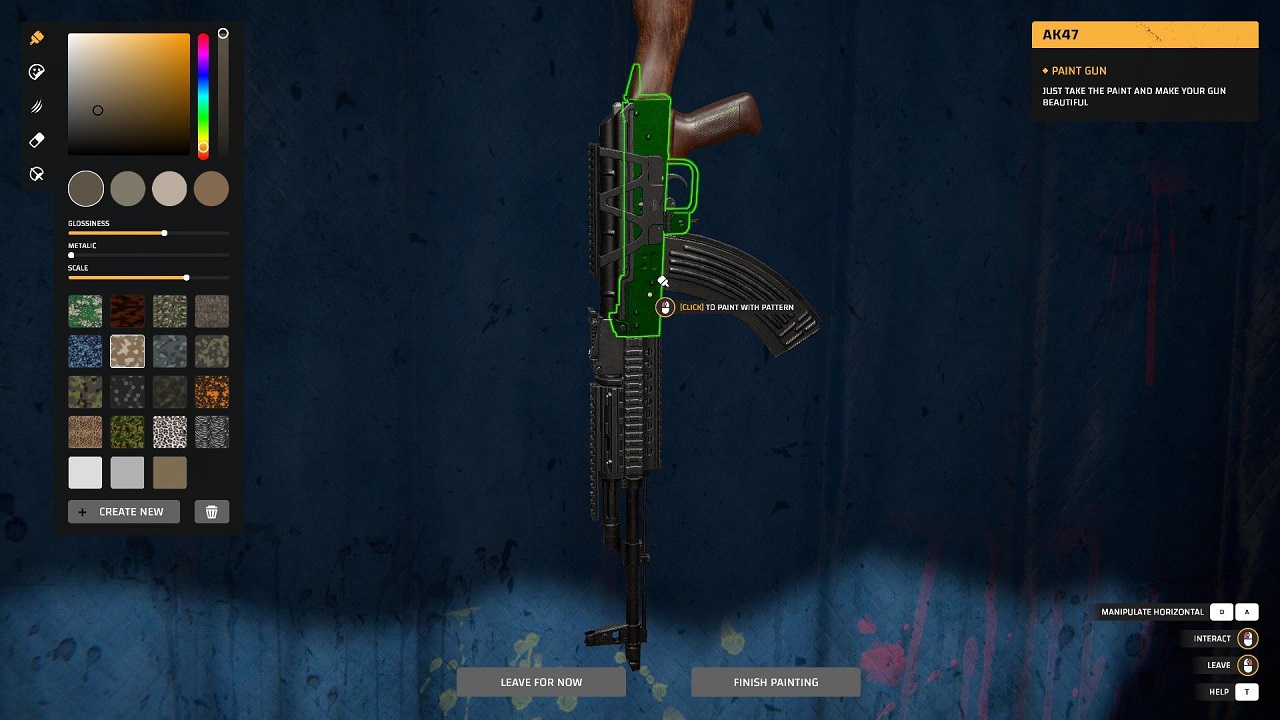
Task: Select the first saved color circle
Action: [x=85, y=188]
